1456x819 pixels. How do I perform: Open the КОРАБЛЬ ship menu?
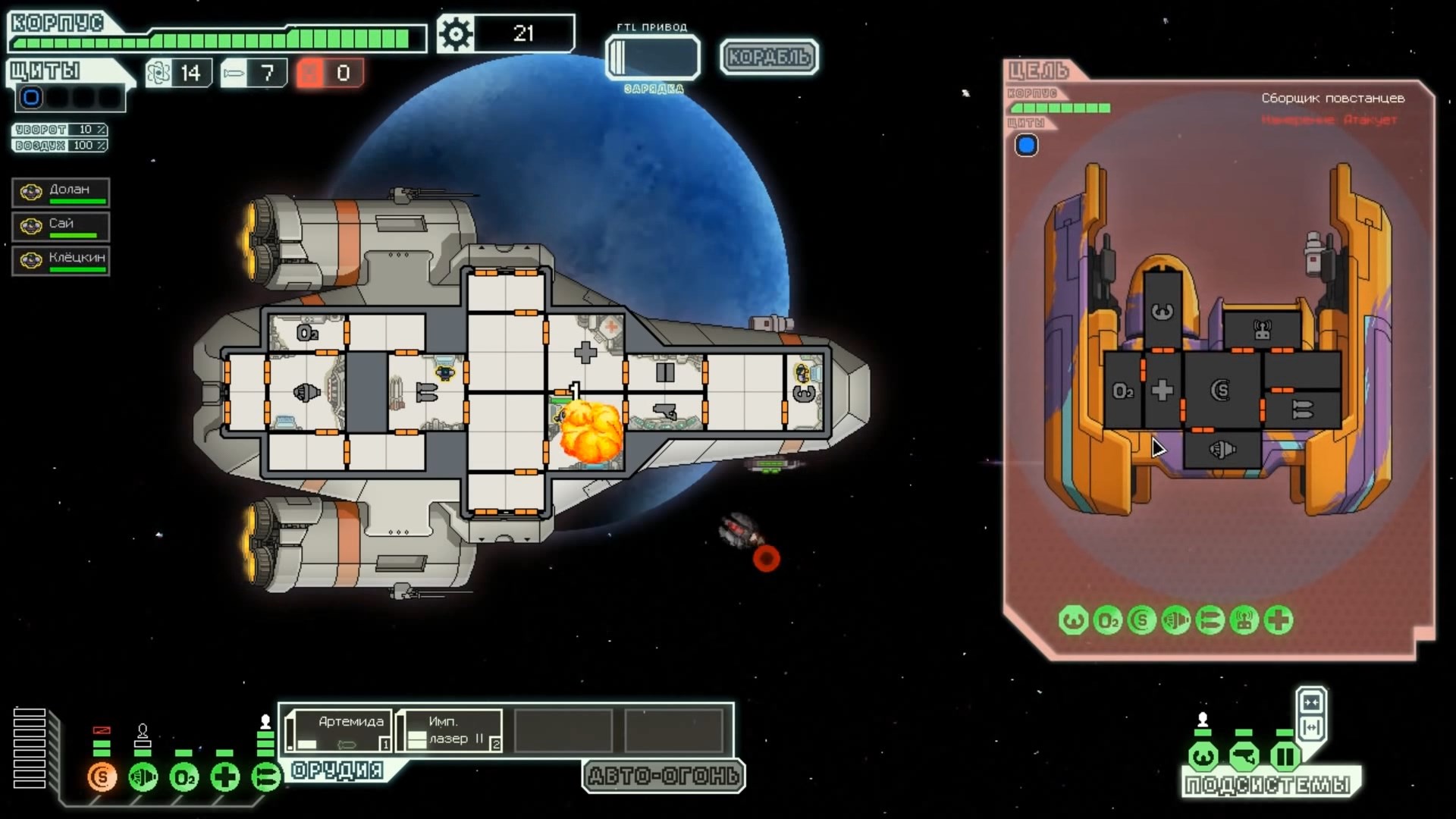(768, 57)
